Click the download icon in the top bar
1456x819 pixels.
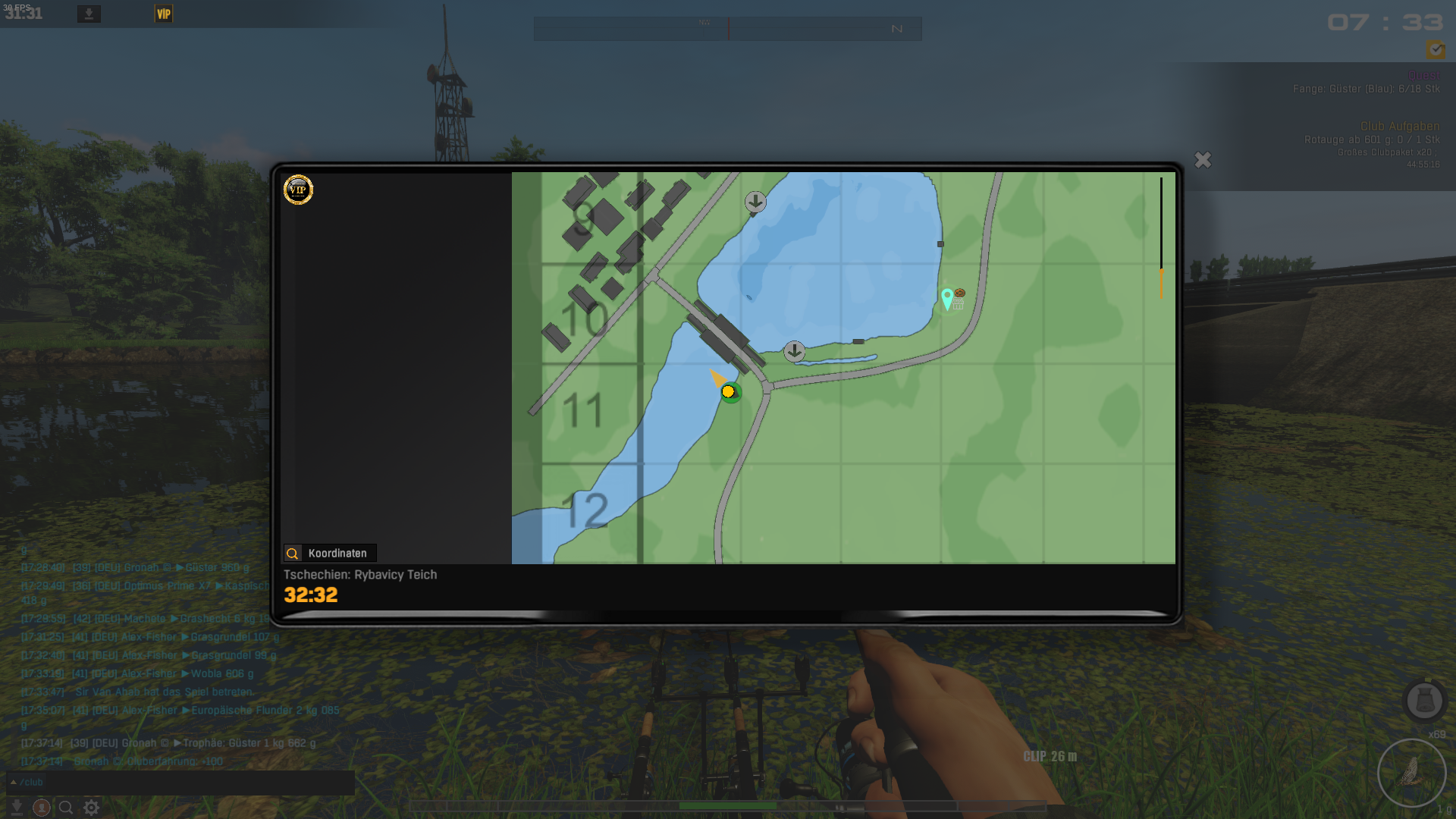click(x=89, y=14)
